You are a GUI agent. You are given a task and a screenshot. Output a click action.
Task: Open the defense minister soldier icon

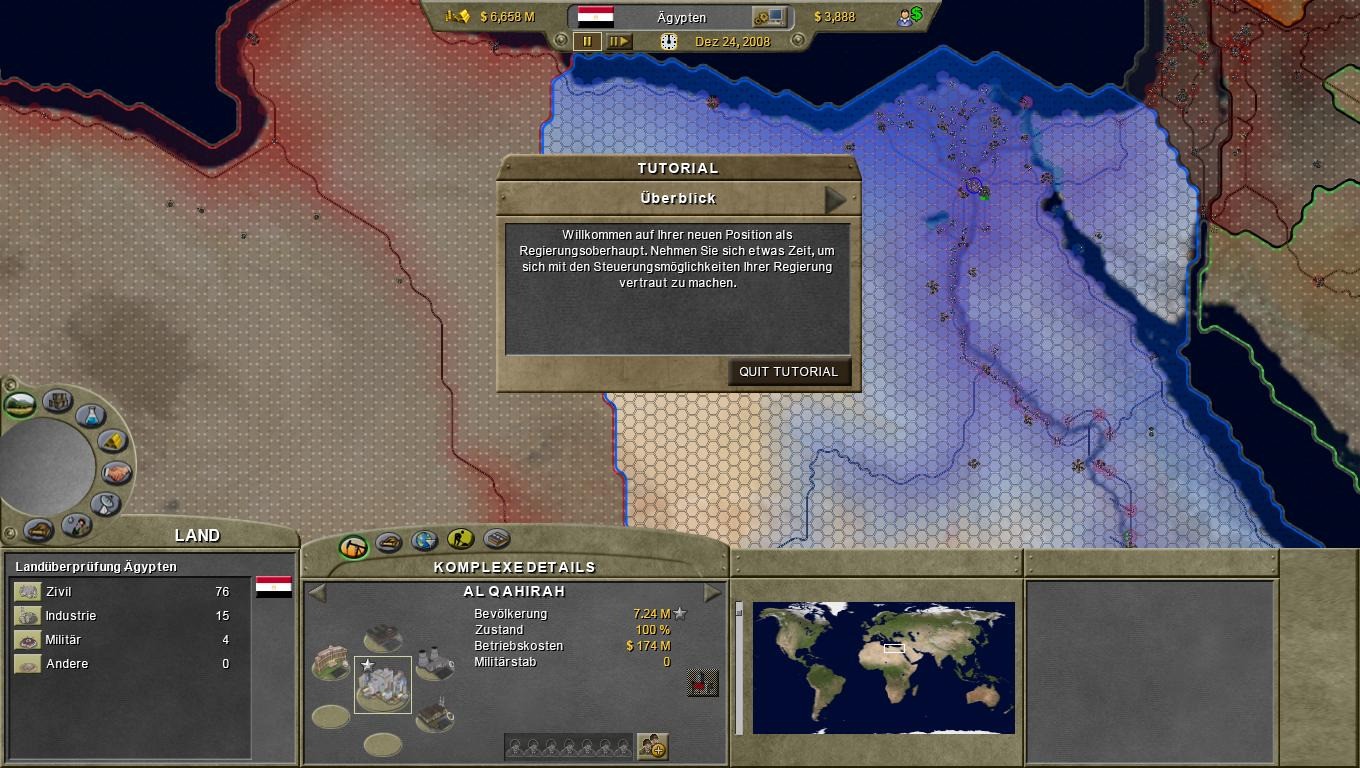(x=76, y=524)
